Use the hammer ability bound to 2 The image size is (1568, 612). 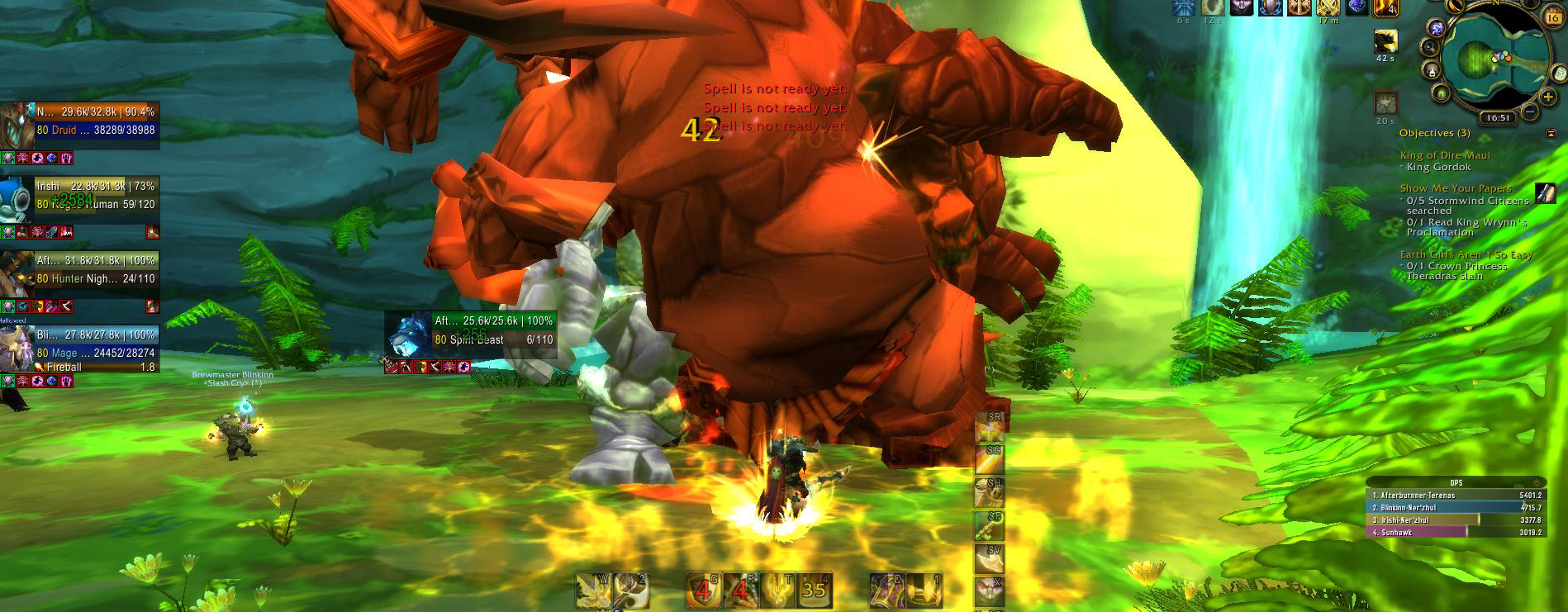pyautogui.click(x=631, y=590)
